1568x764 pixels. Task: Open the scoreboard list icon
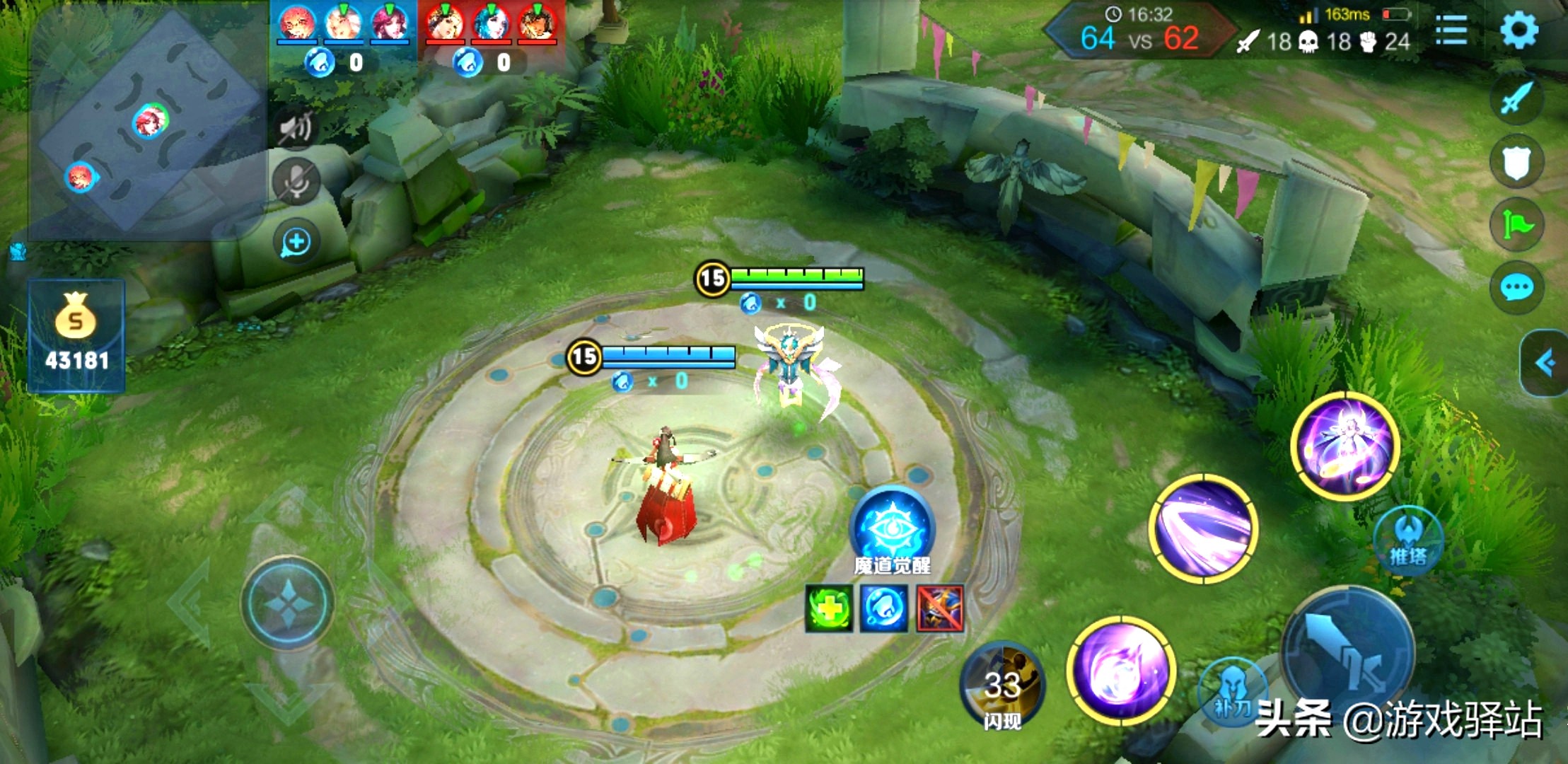1451,30
